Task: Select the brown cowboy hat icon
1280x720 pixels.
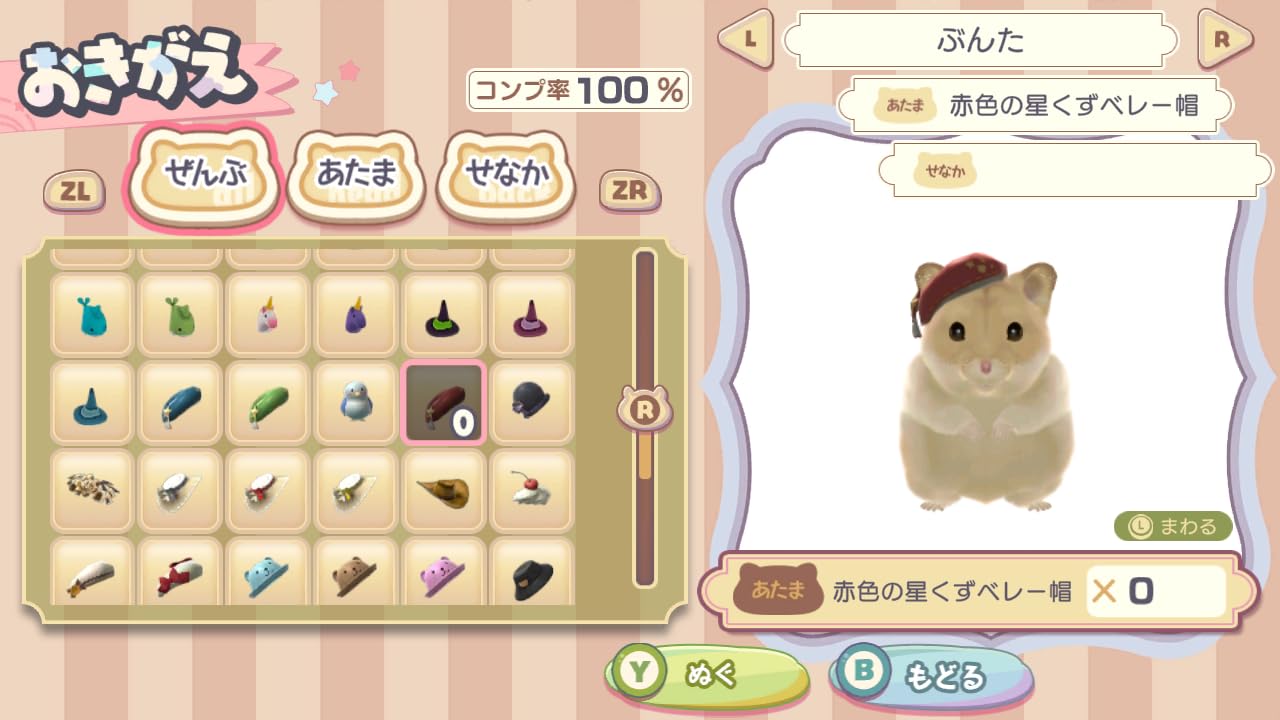Action: (x=443, y=490)
